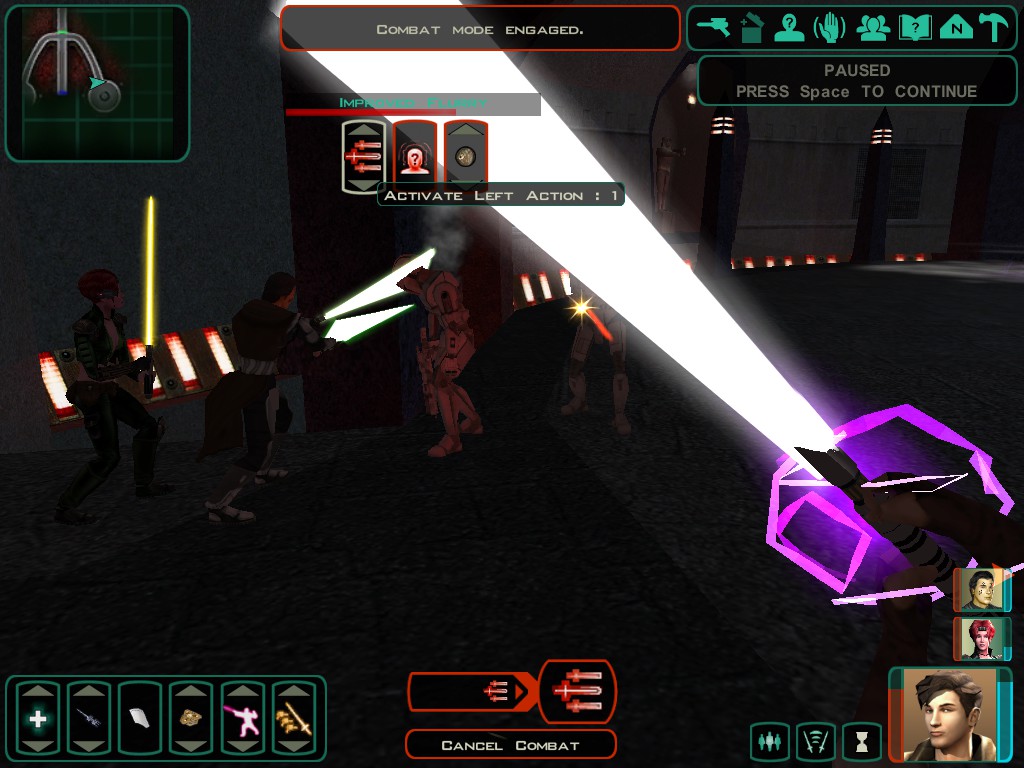Select the golden sword-and-fists slot
The image size is (1024, 768).
pos(294,718)
